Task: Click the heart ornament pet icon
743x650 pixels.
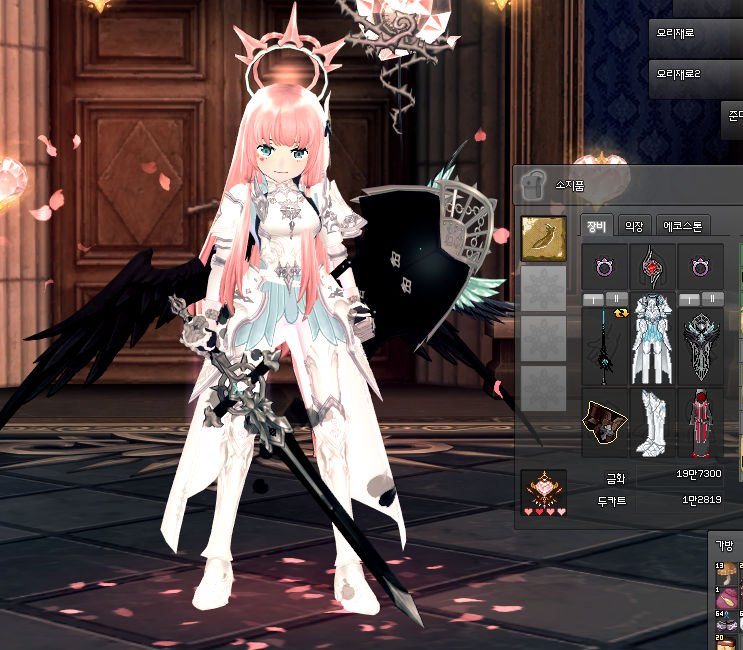Action: [x=545, y=489]
